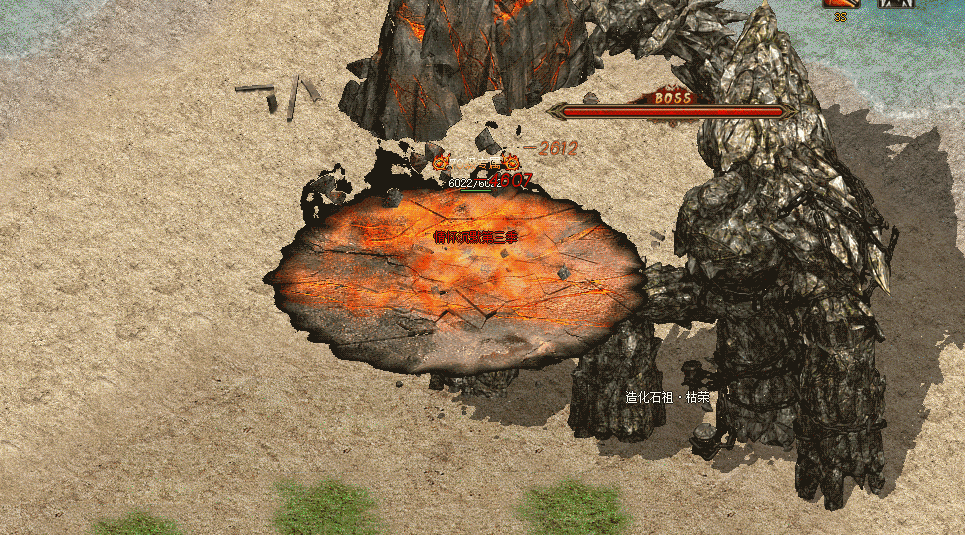Click the dark grey status icon
The height and width of the screenshot is (535, 965).
[x=896, y=4]
